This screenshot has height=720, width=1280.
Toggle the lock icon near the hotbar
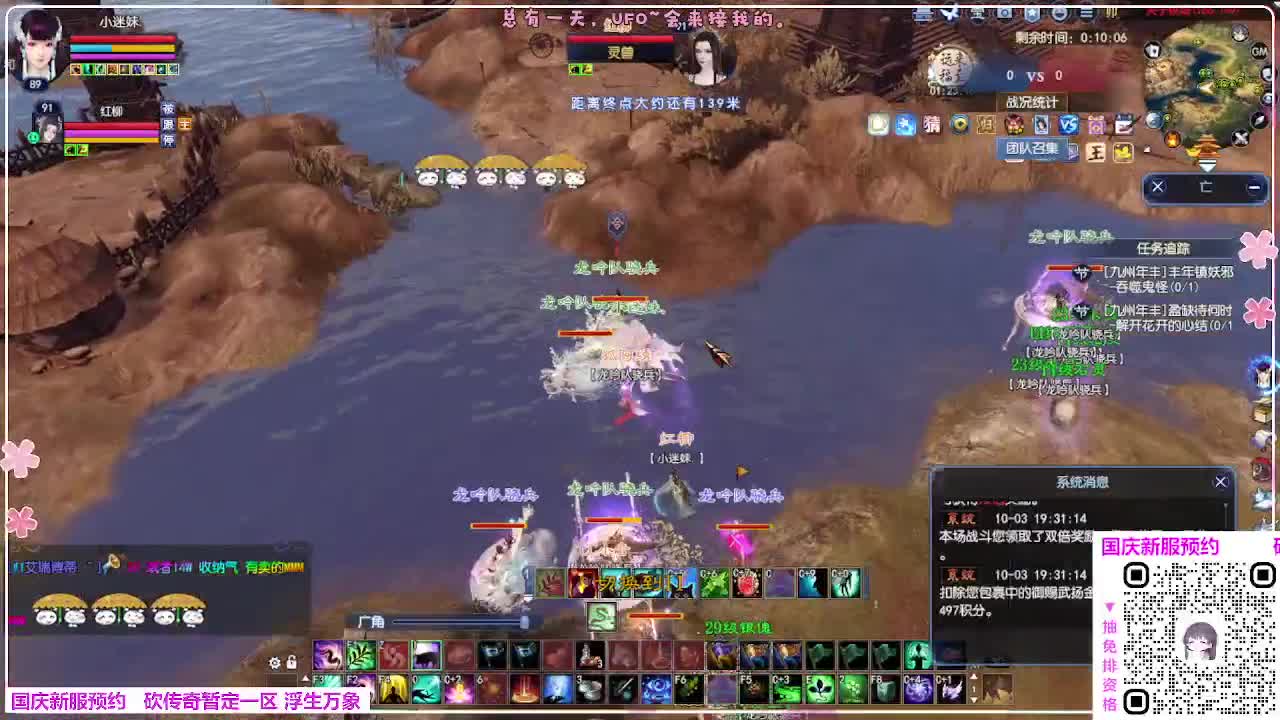tap(291, 661)
